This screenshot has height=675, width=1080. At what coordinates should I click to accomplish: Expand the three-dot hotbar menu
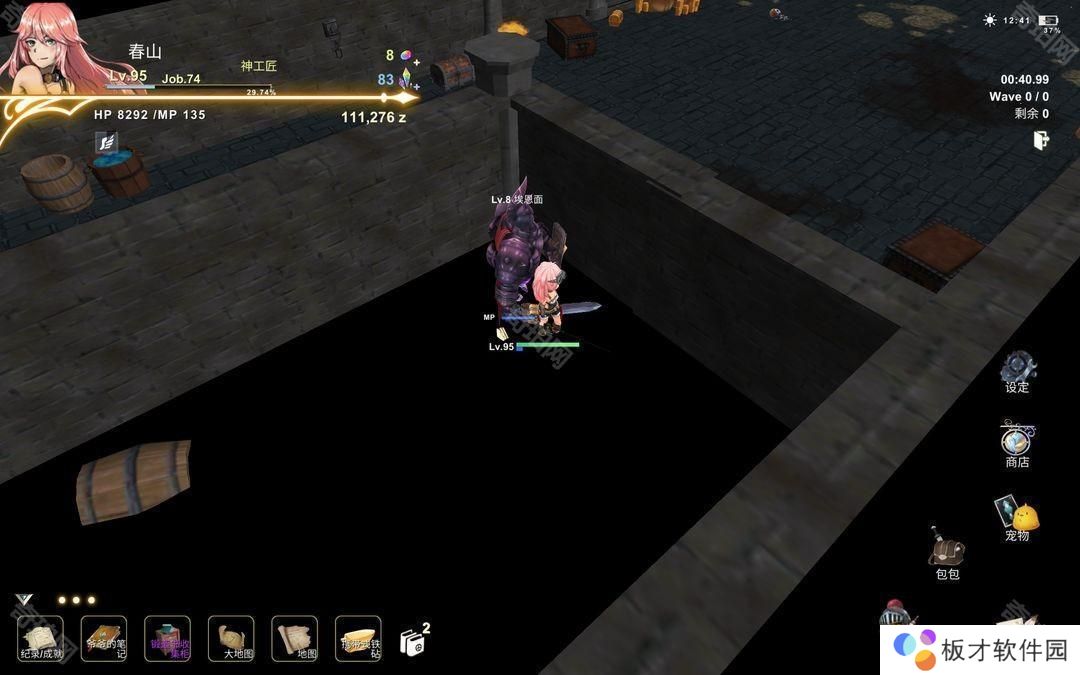(76, 600)
